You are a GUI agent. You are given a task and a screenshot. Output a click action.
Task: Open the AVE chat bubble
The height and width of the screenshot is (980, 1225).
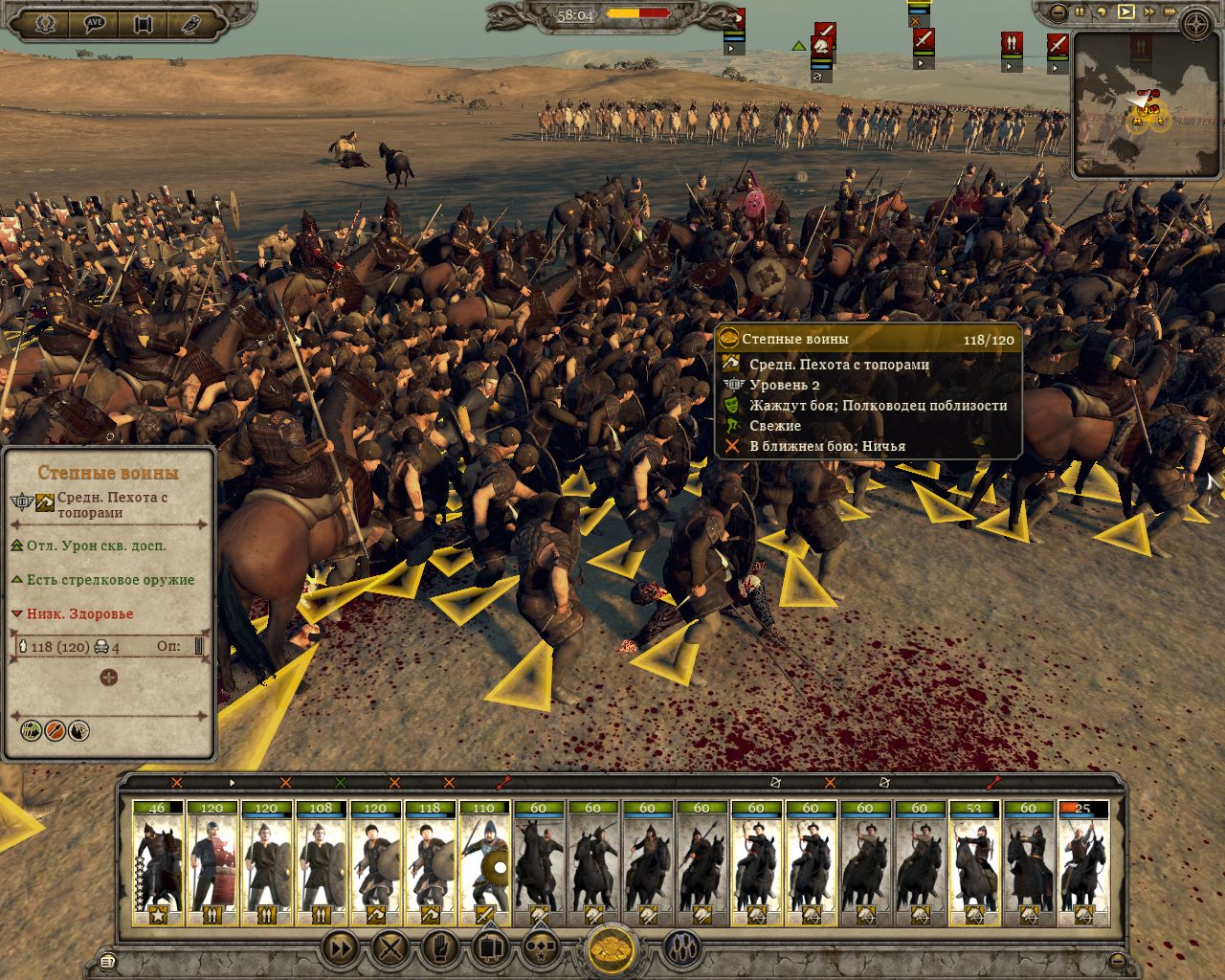tap(94, 24)
